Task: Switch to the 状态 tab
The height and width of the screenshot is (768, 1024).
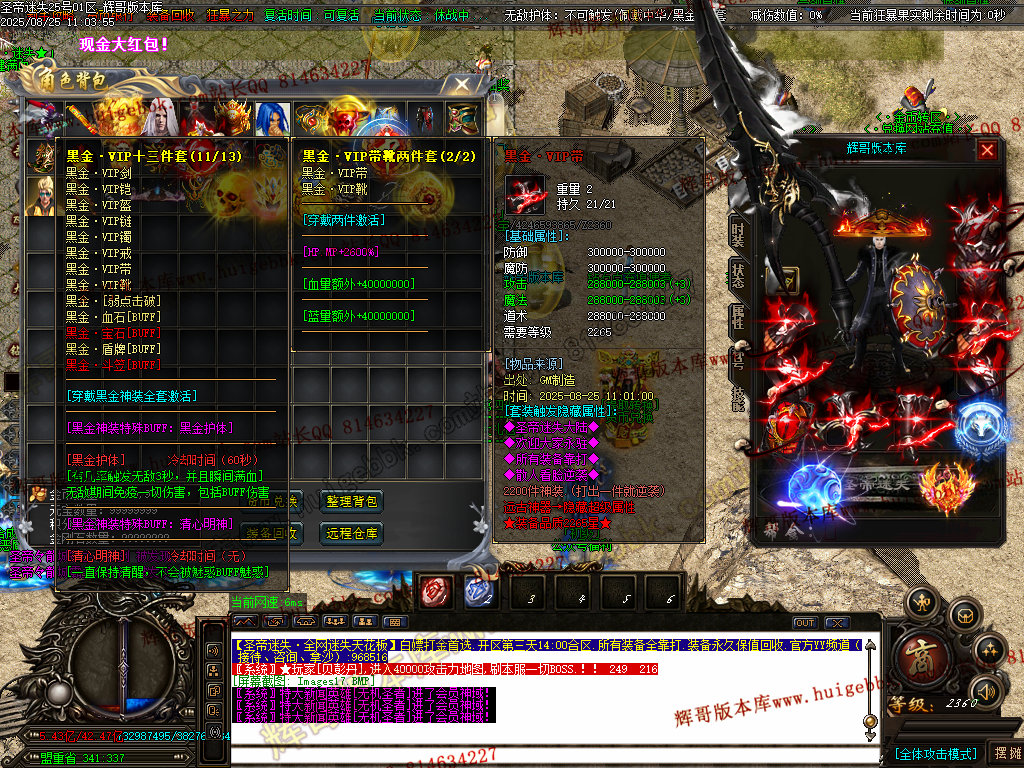Action: click(738, 274)
